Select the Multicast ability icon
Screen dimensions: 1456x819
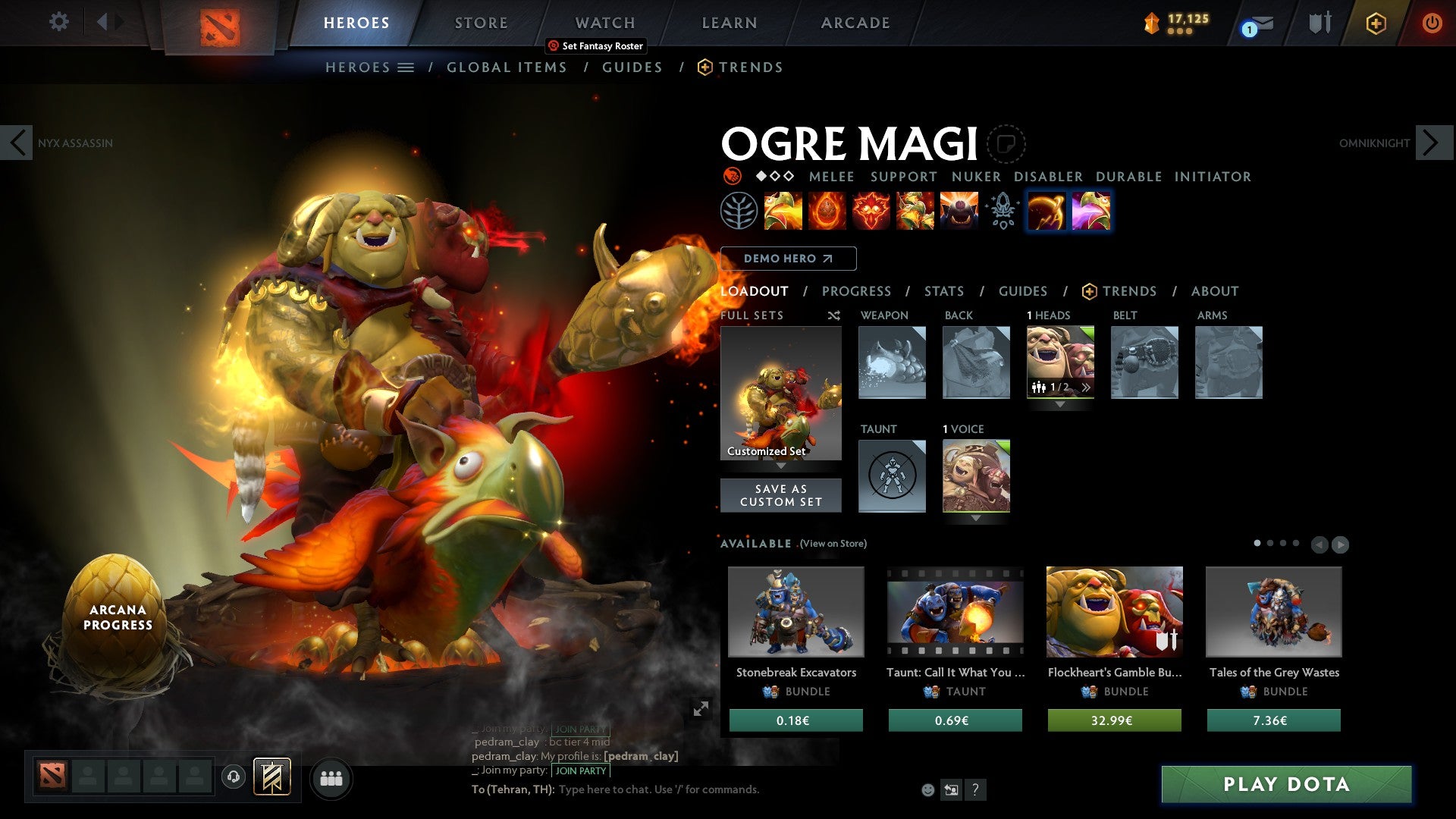(x=959, y=212)
